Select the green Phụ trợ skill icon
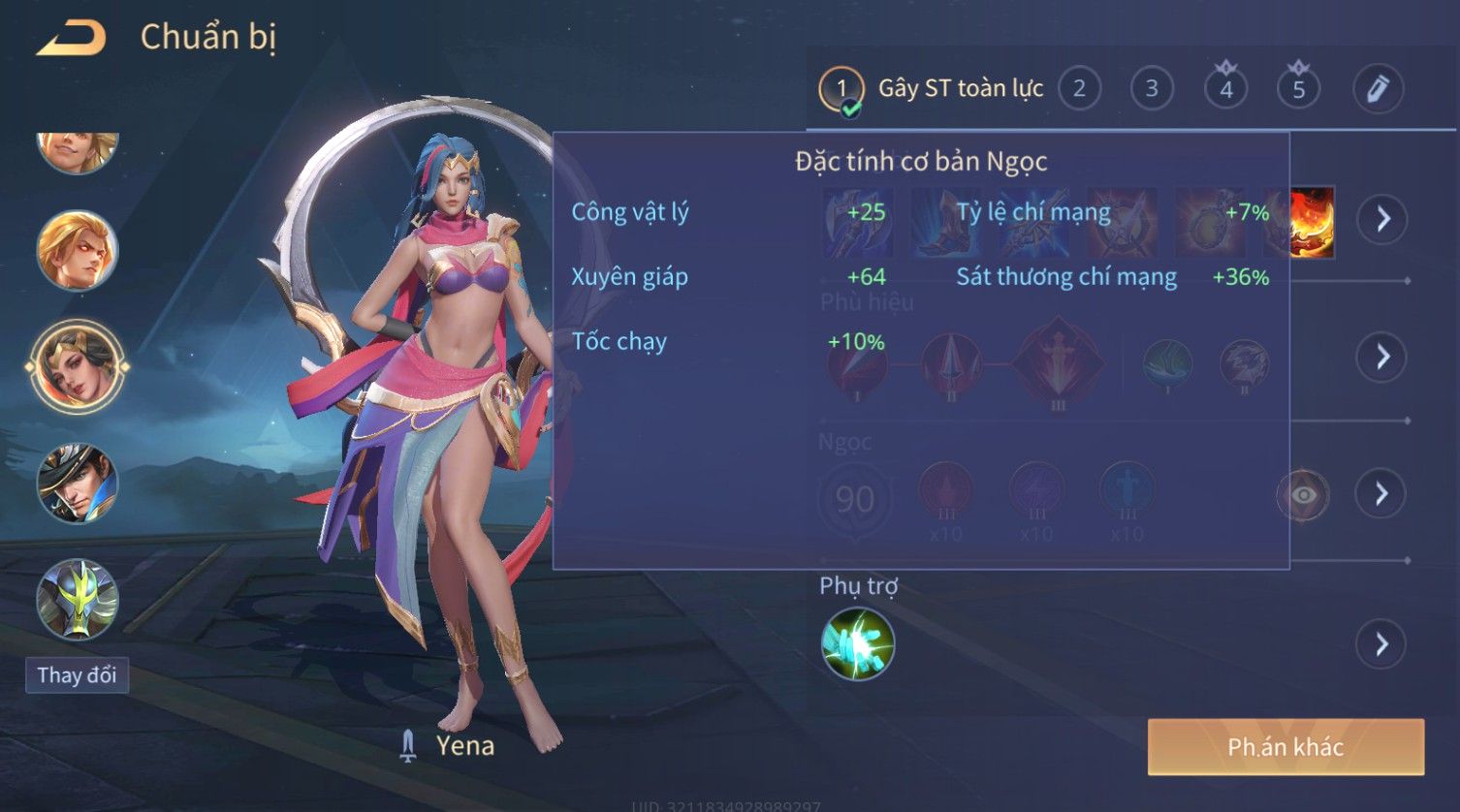Image resolution: width=1460 pixels, height=812 pixels. click(x=857, y=644)
